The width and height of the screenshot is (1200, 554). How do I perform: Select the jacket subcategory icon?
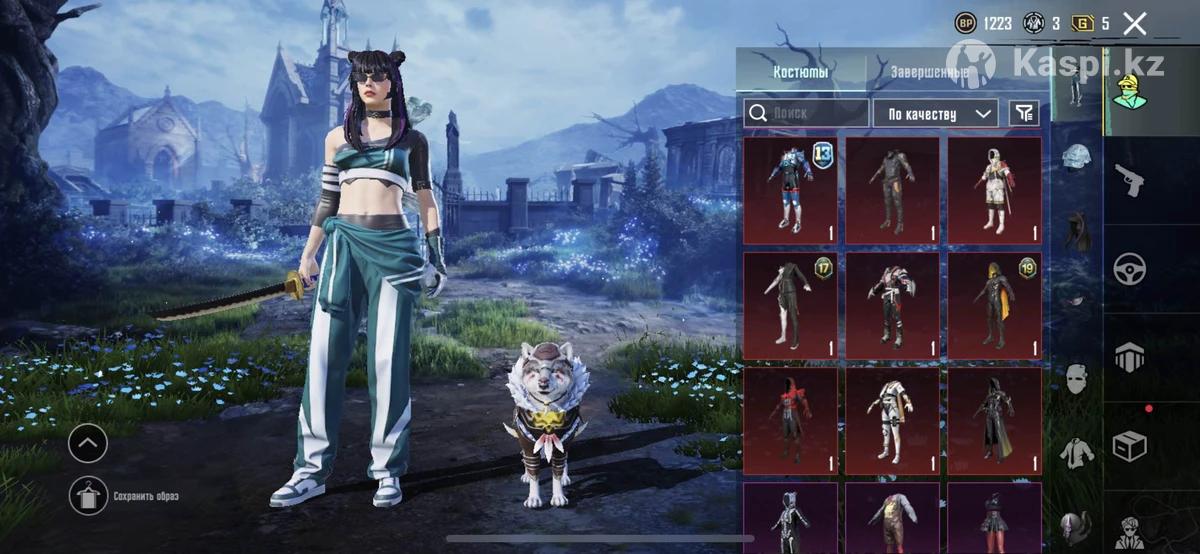1076,451
